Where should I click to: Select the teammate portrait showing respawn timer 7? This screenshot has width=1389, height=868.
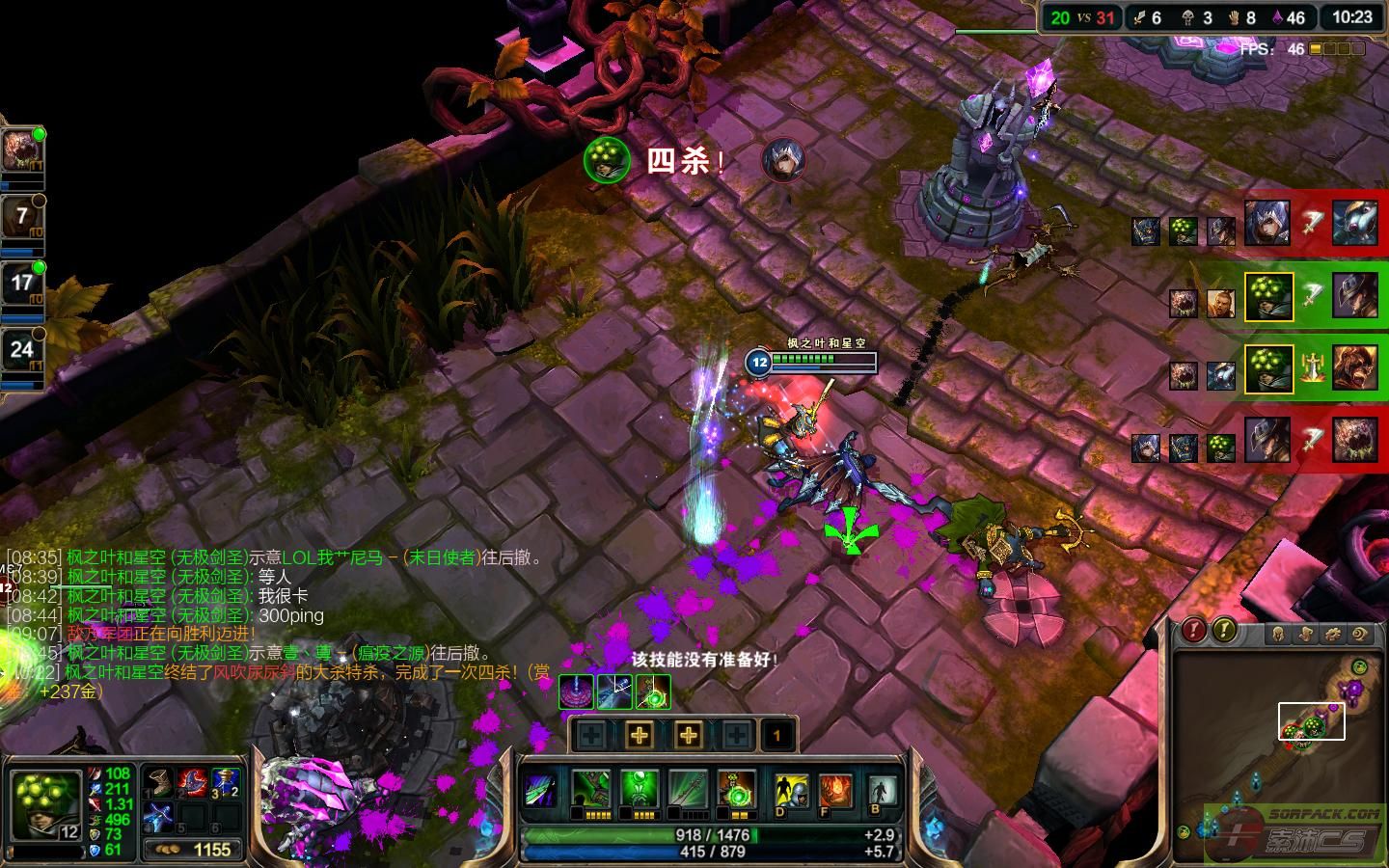pos(22,217)
